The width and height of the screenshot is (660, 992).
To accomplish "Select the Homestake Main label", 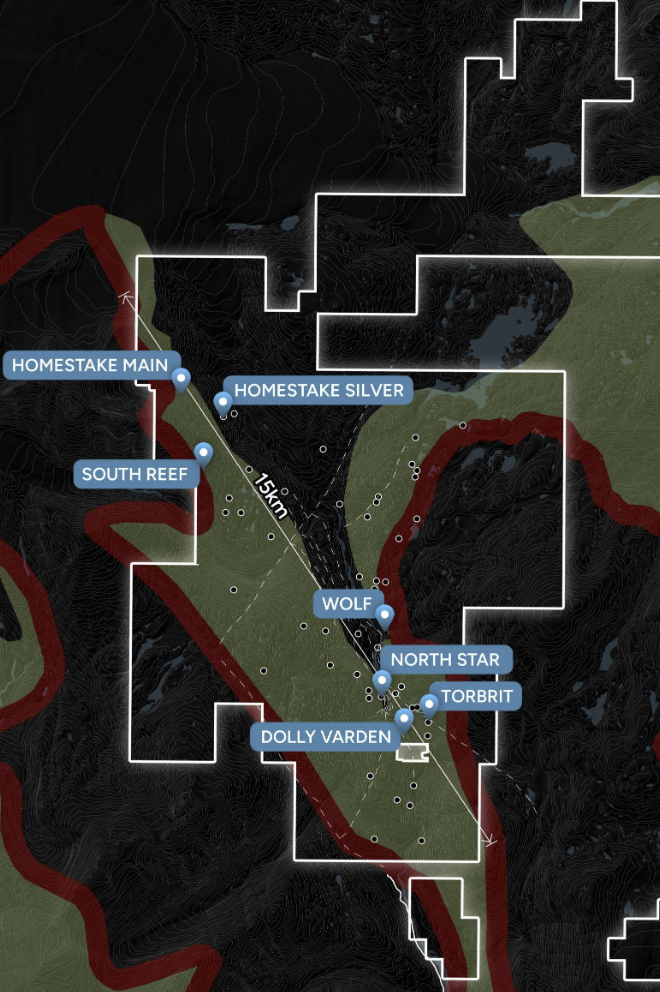I will tap(88, 364).
